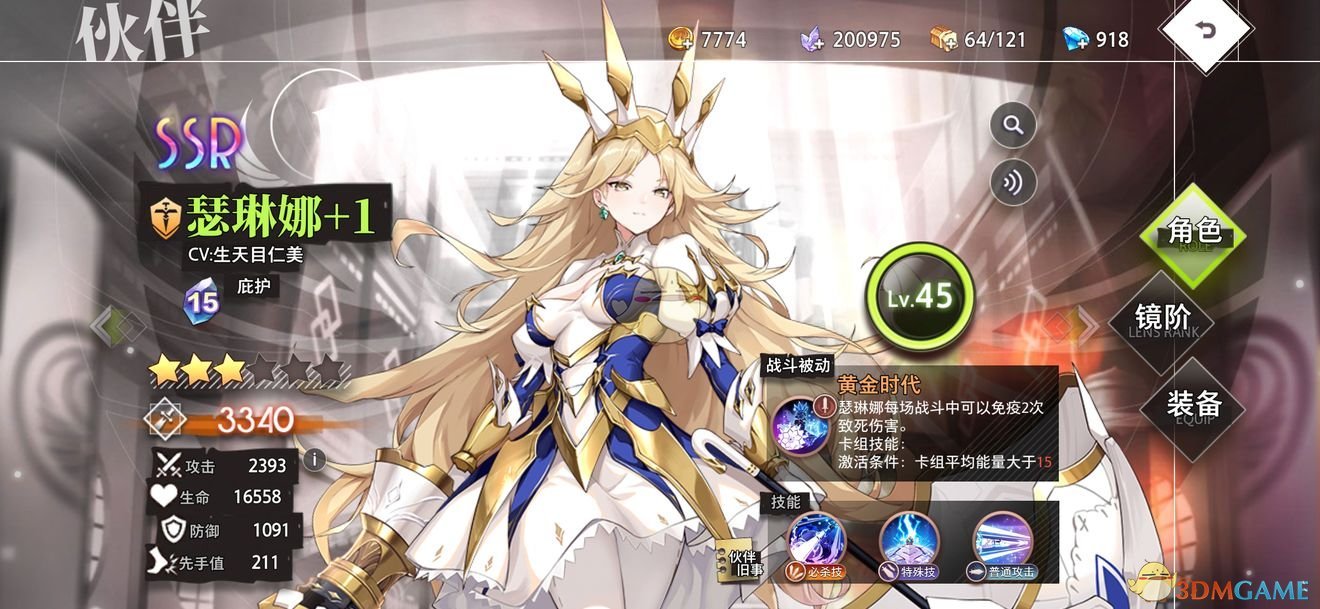Go back with the return arrow button
Screen dimensions: 1320x609
(x=1206, y=30)
